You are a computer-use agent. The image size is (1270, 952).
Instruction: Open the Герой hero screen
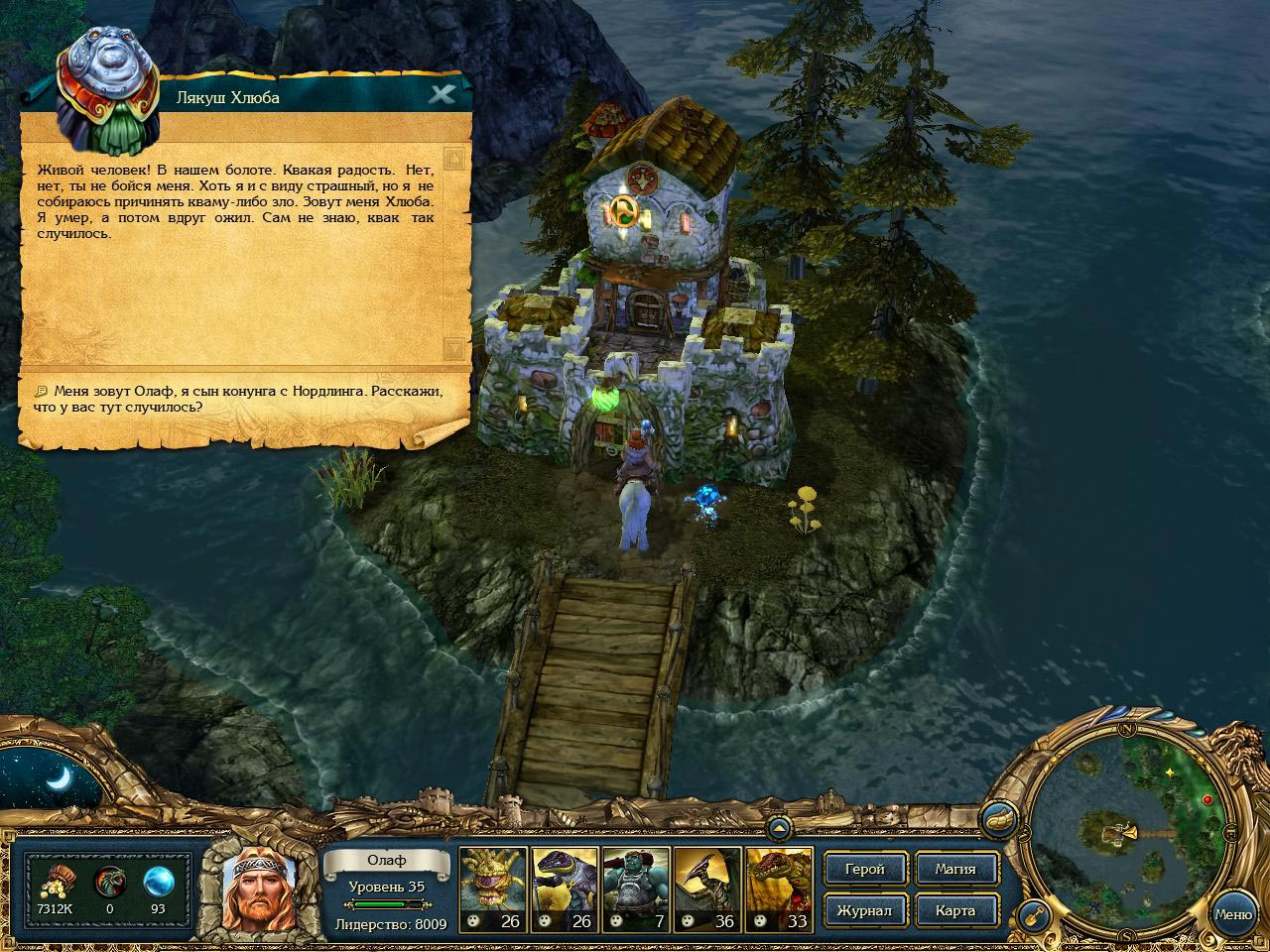[864, 869]
